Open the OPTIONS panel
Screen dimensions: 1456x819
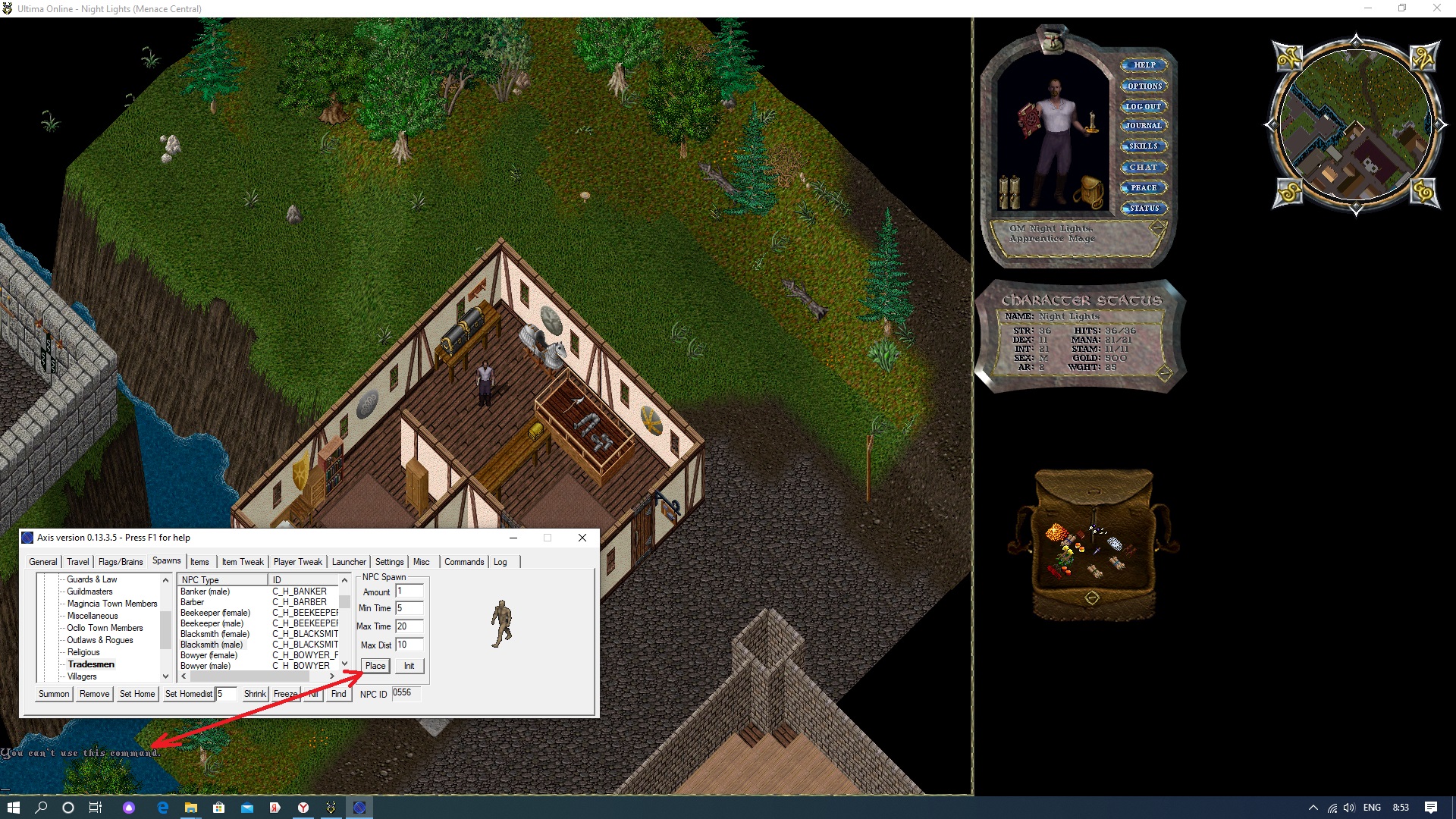pos(1144,86)
